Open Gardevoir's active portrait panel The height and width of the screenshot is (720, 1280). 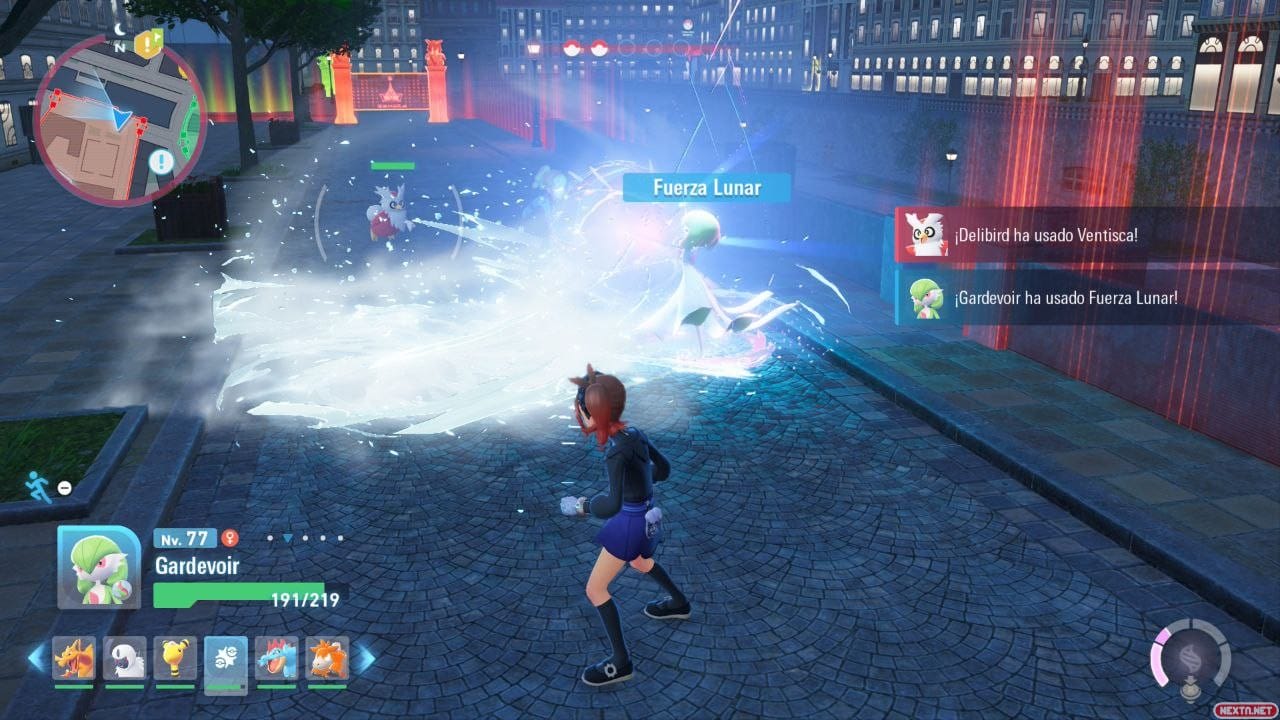pos(98,567)
